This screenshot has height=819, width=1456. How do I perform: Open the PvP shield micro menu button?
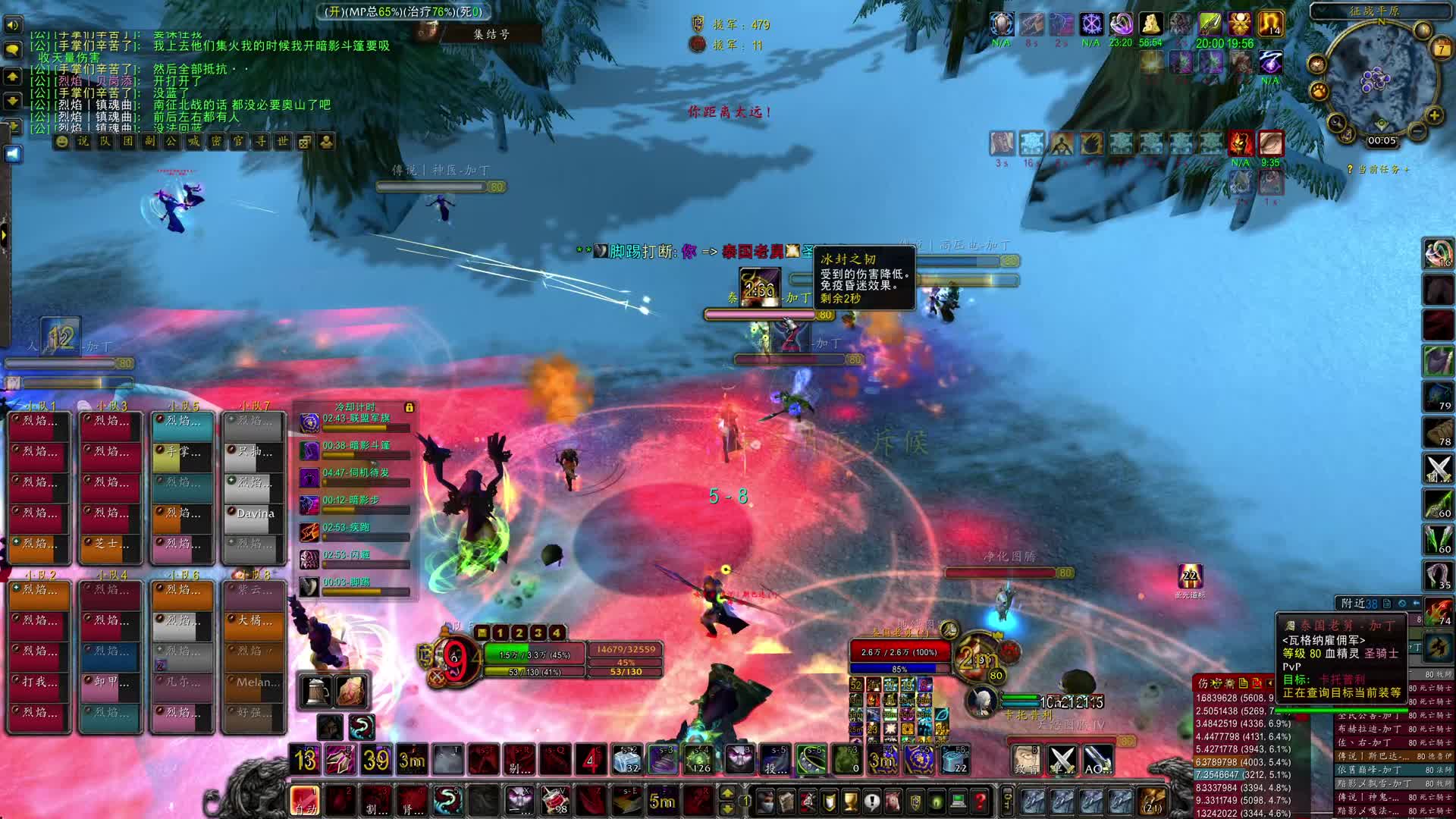point(915,801)
